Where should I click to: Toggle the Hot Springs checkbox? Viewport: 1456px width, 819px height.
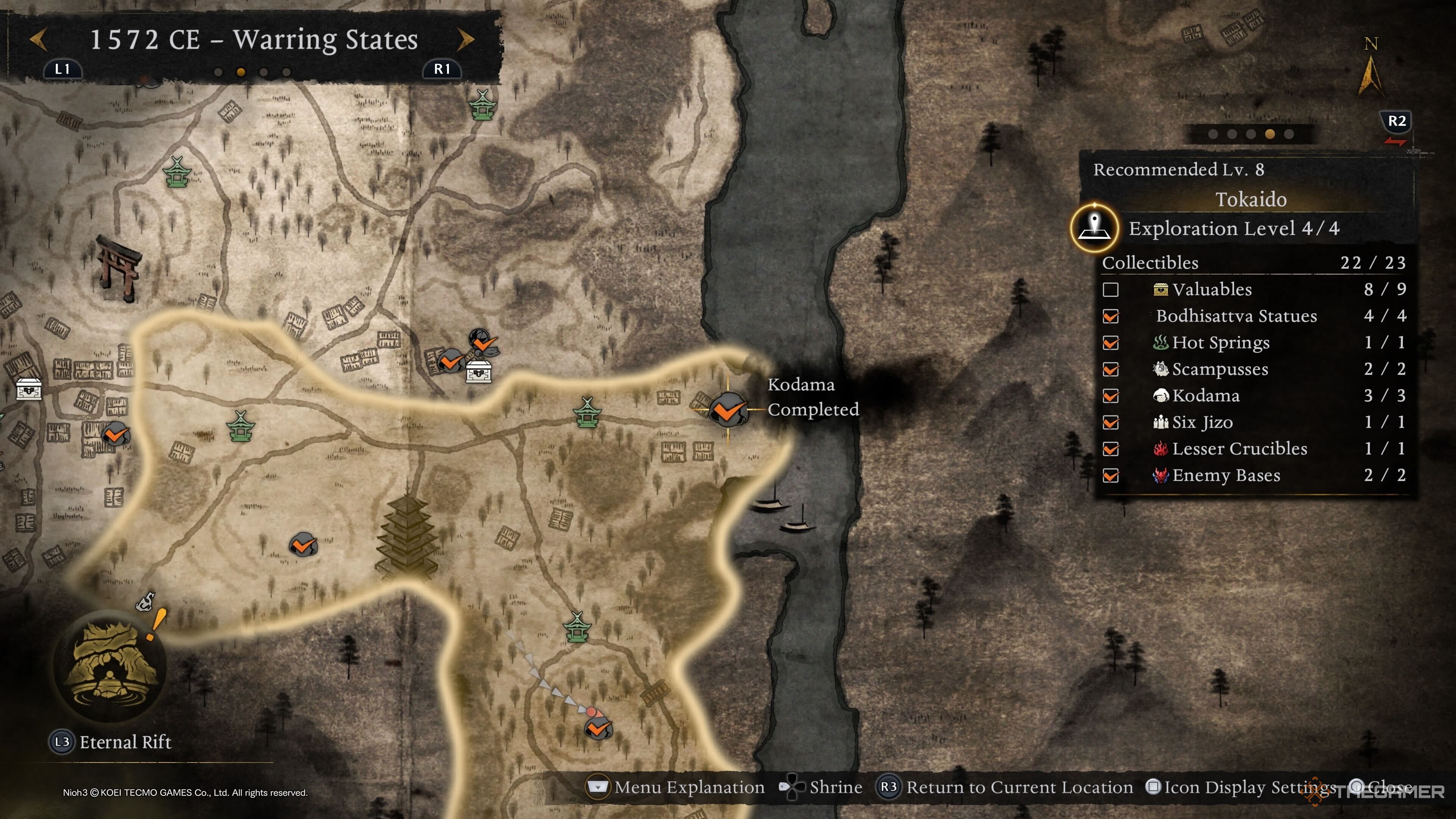click(1111, 343)
